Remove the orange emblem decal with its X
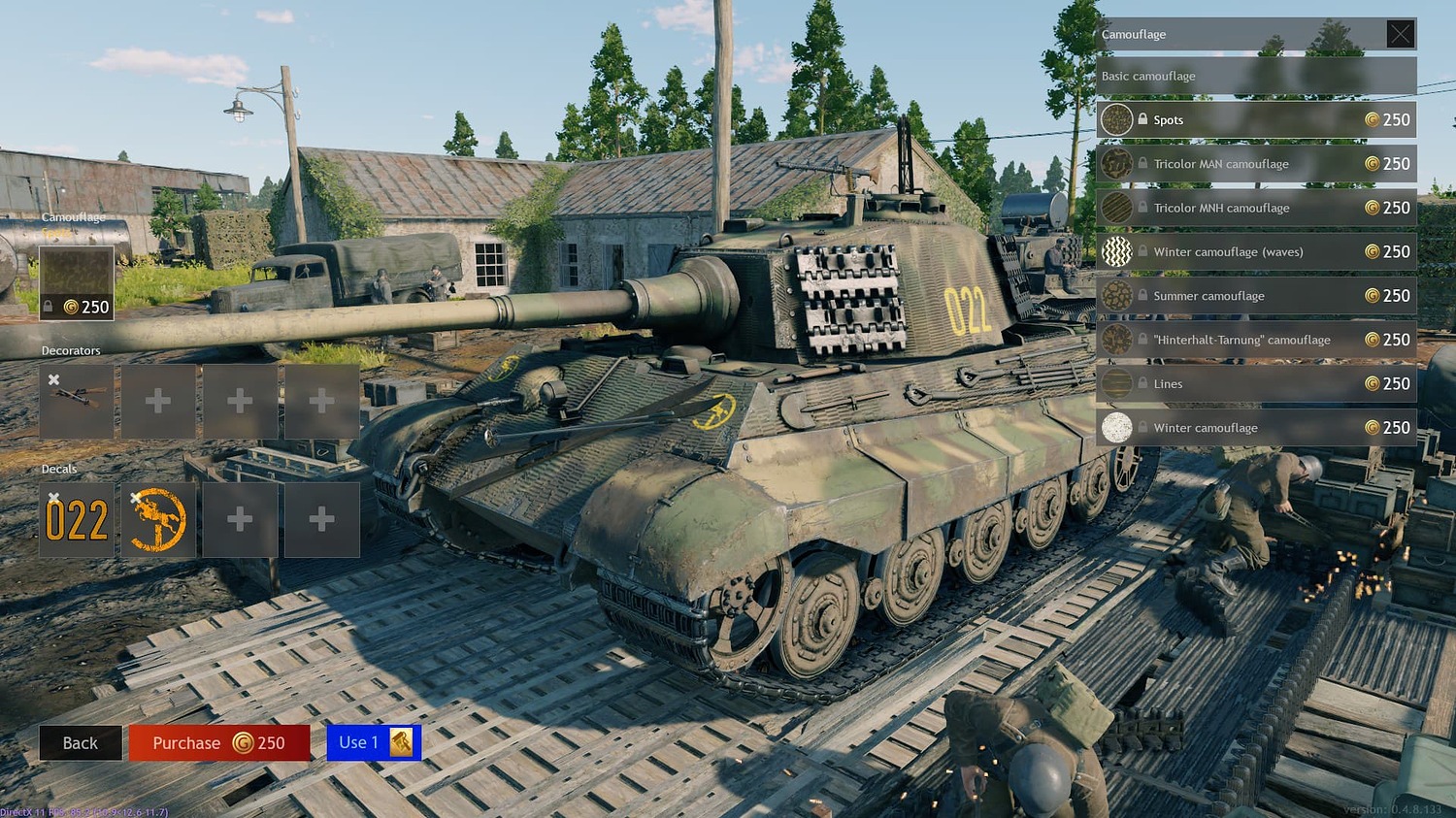Viewport: 1456px width, 818px height. [x=136, y=497]
